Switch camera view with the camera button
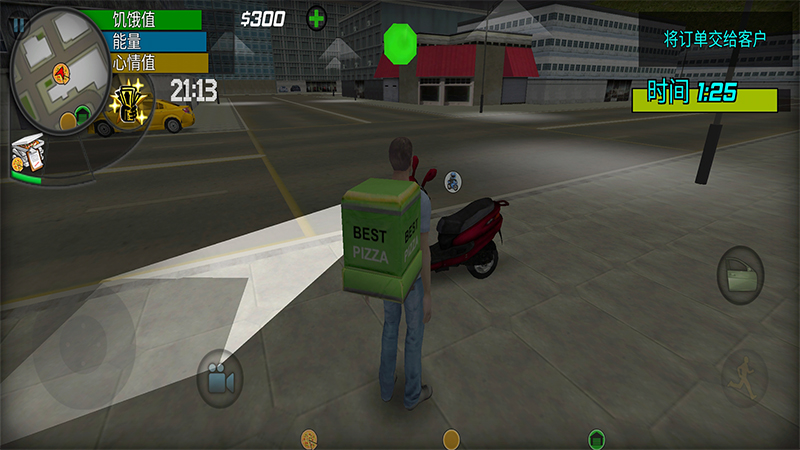The height and width of the screenshot is (450, 800). click(x=219, y=379)
